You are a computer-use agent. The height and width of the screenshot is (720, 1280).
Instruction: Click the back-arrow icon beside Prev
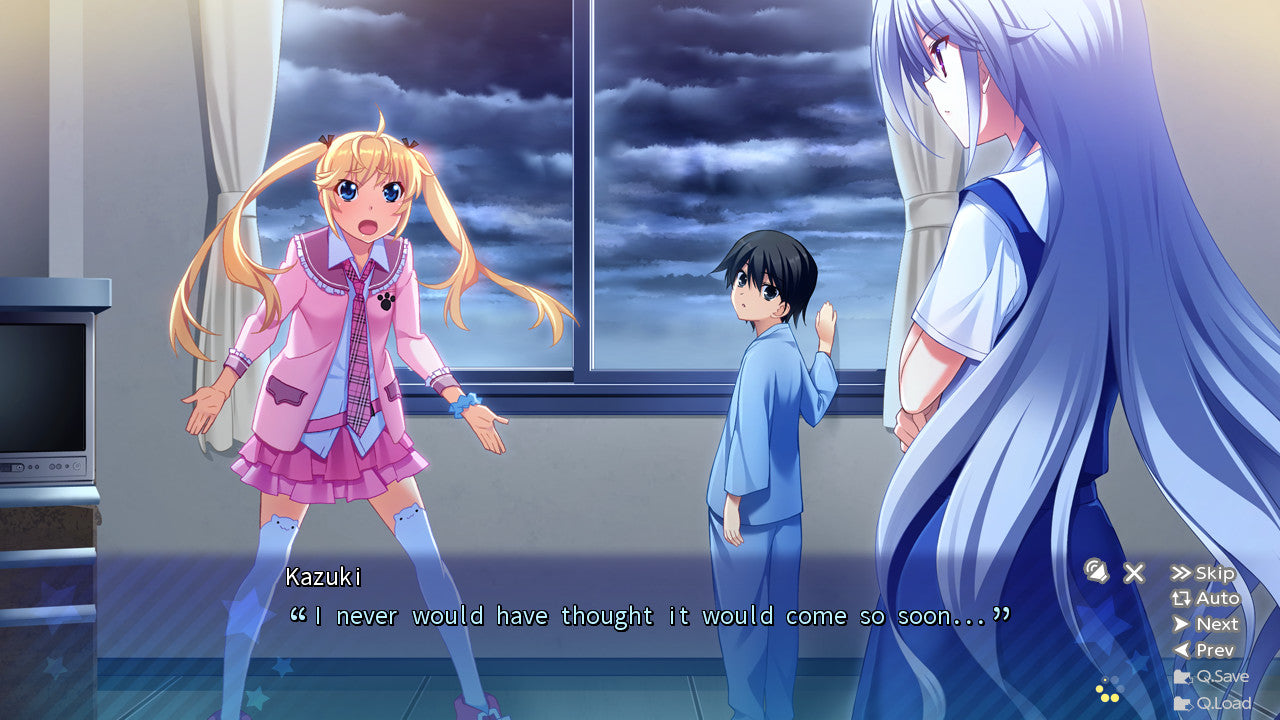(x=1181, y=649)
